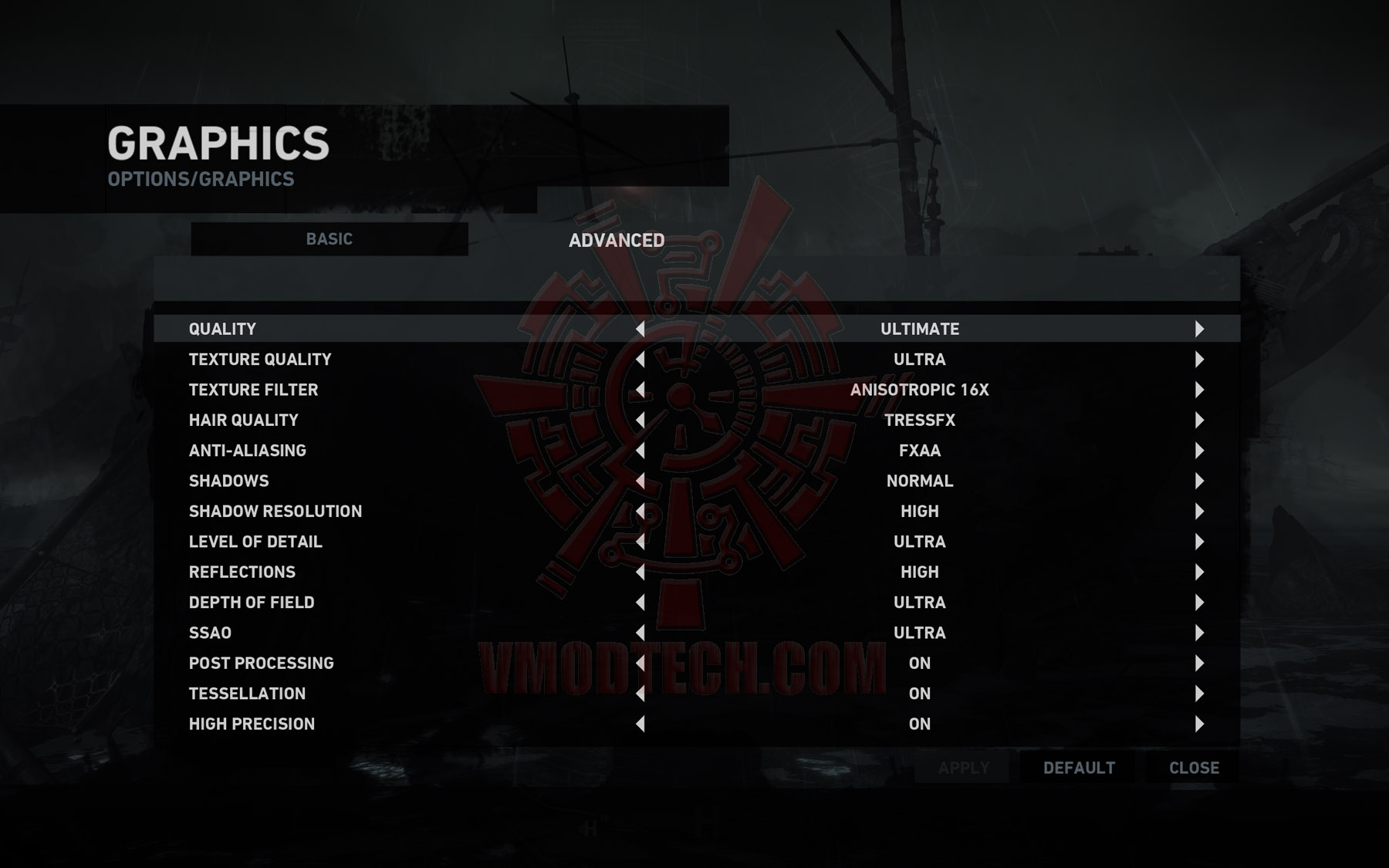Lower Shadow Resolution using left arrow

coord(640,512)
